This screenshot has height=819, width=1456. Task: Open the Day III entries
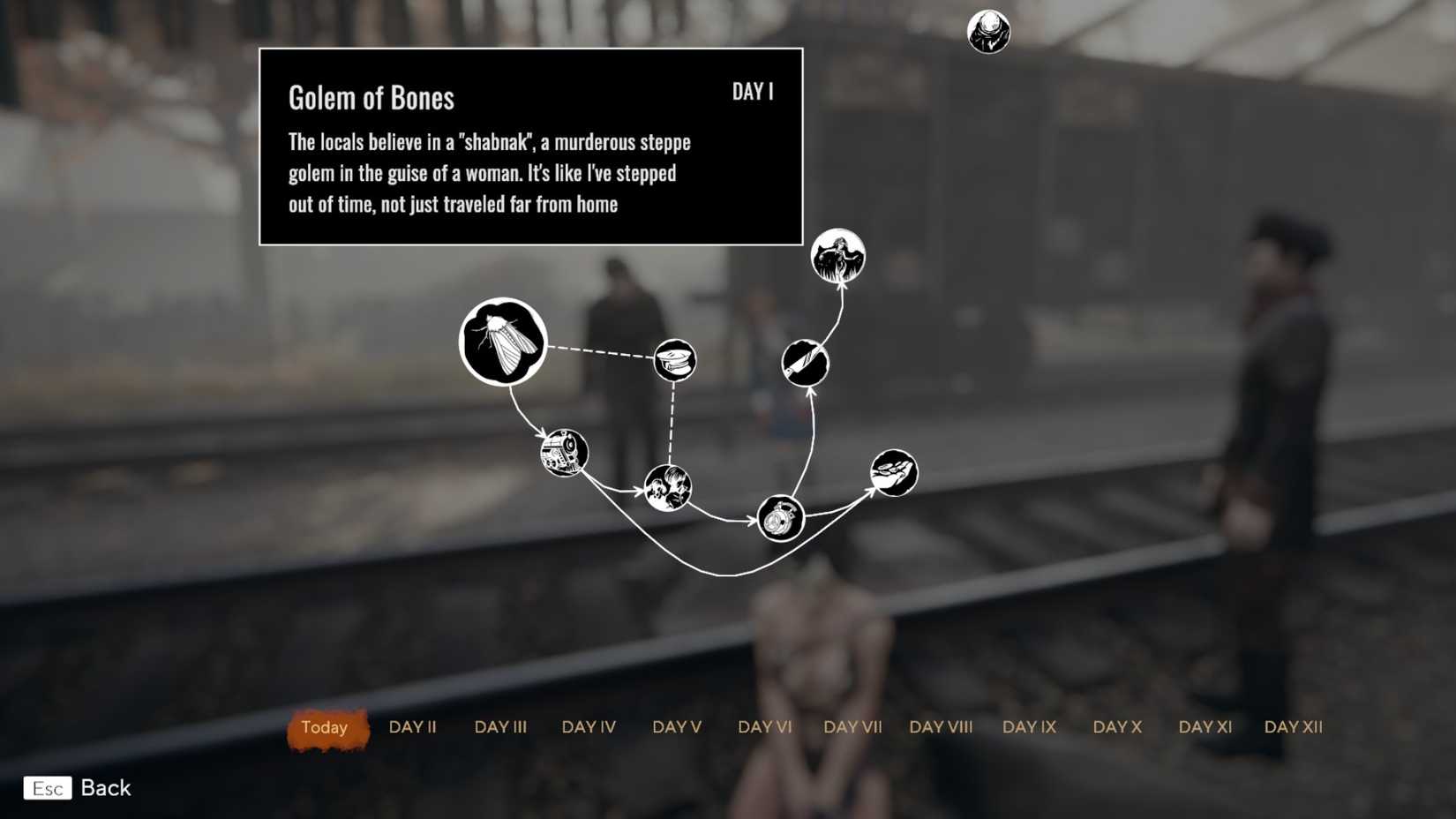tap(500, 727)
